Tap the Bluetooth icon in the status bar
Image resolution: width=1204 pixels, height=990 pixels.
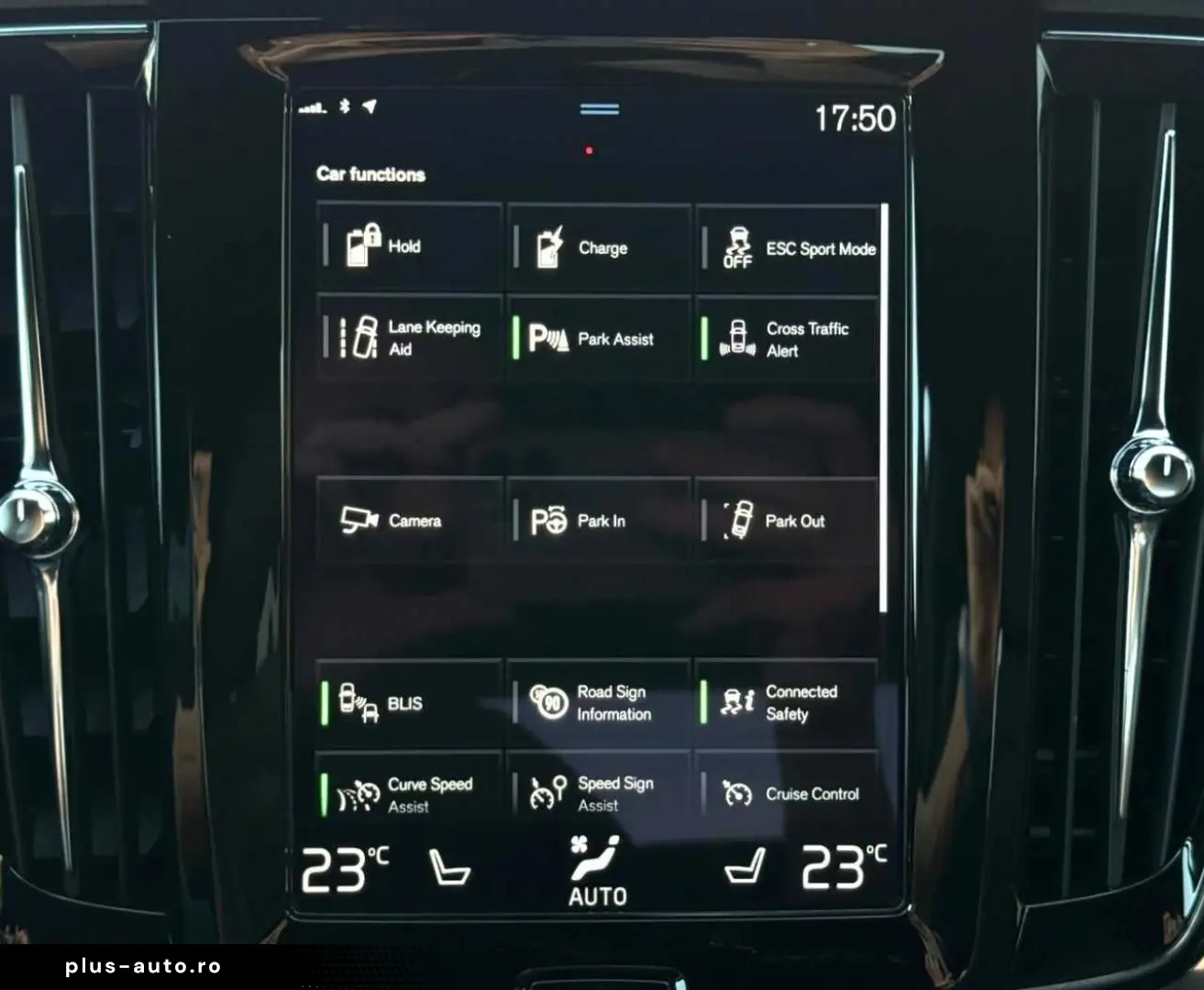(x=343, y=108)
